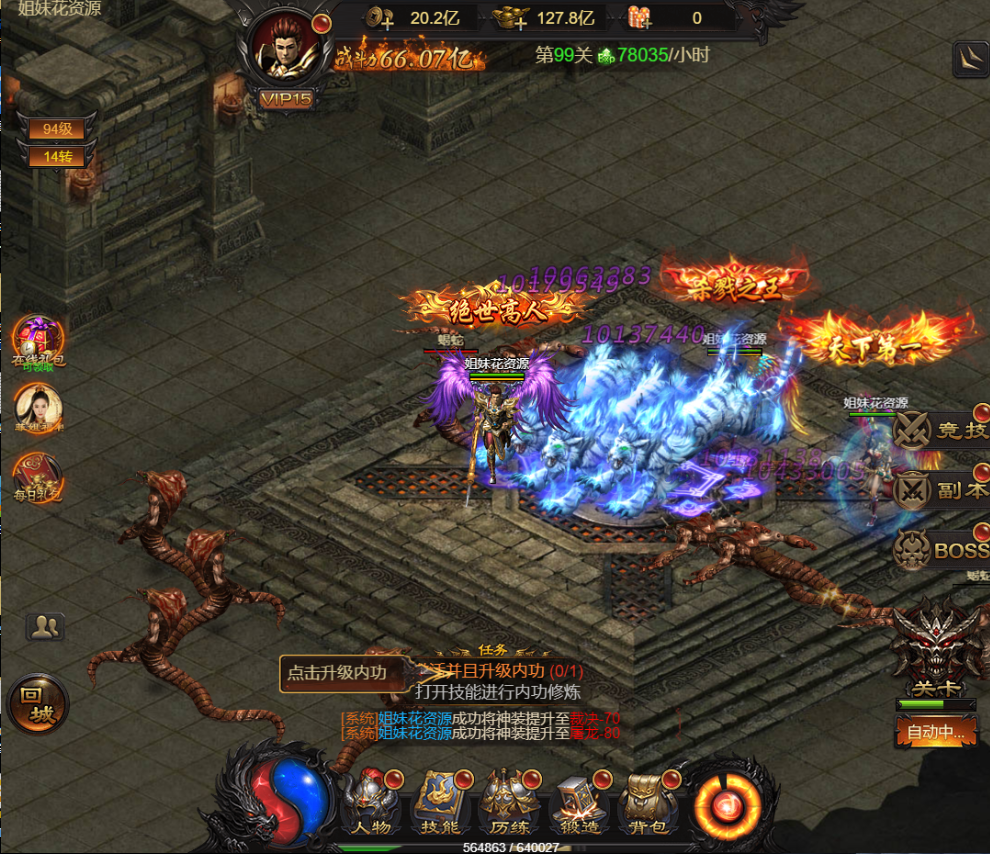Open the 每日礼包 daily gift pack
This screenshot has height=854, width=990.
(x=38, y=476)
